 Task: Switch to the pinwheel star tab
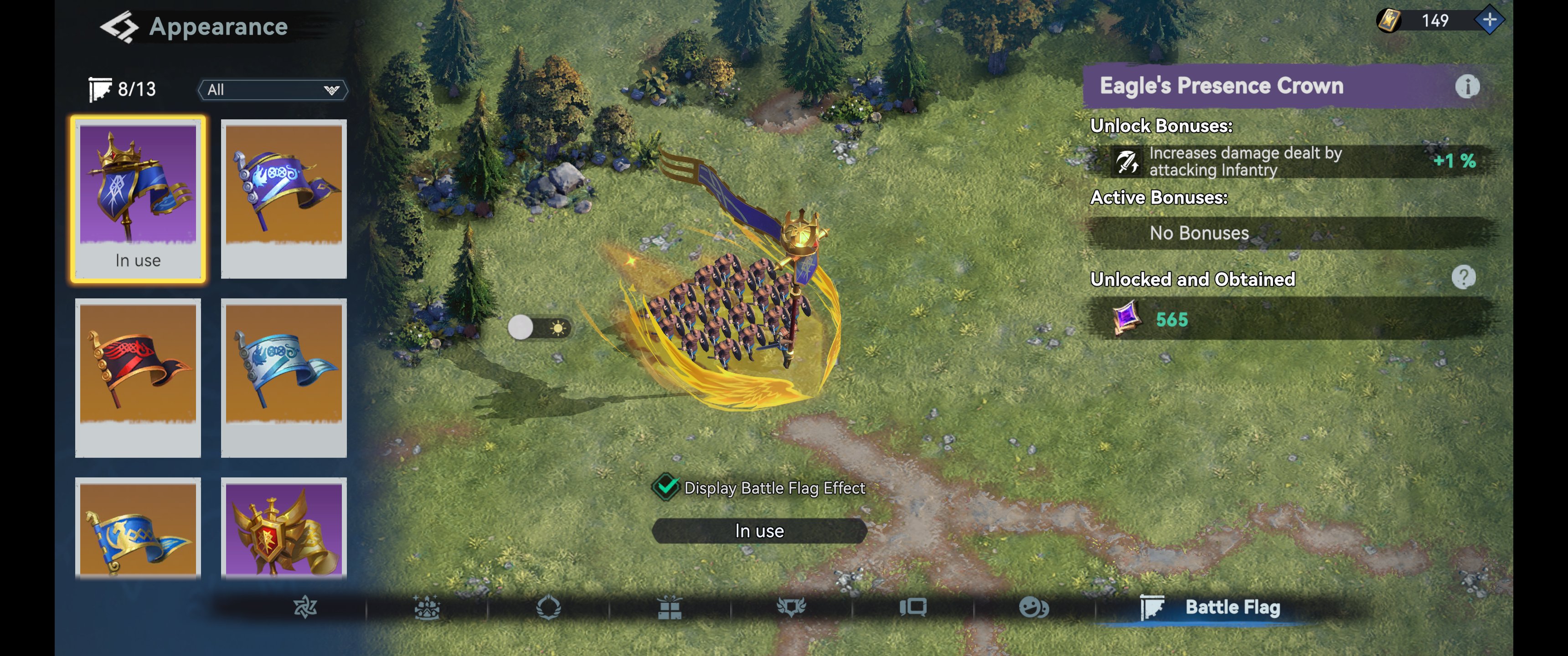coord(305,607)
